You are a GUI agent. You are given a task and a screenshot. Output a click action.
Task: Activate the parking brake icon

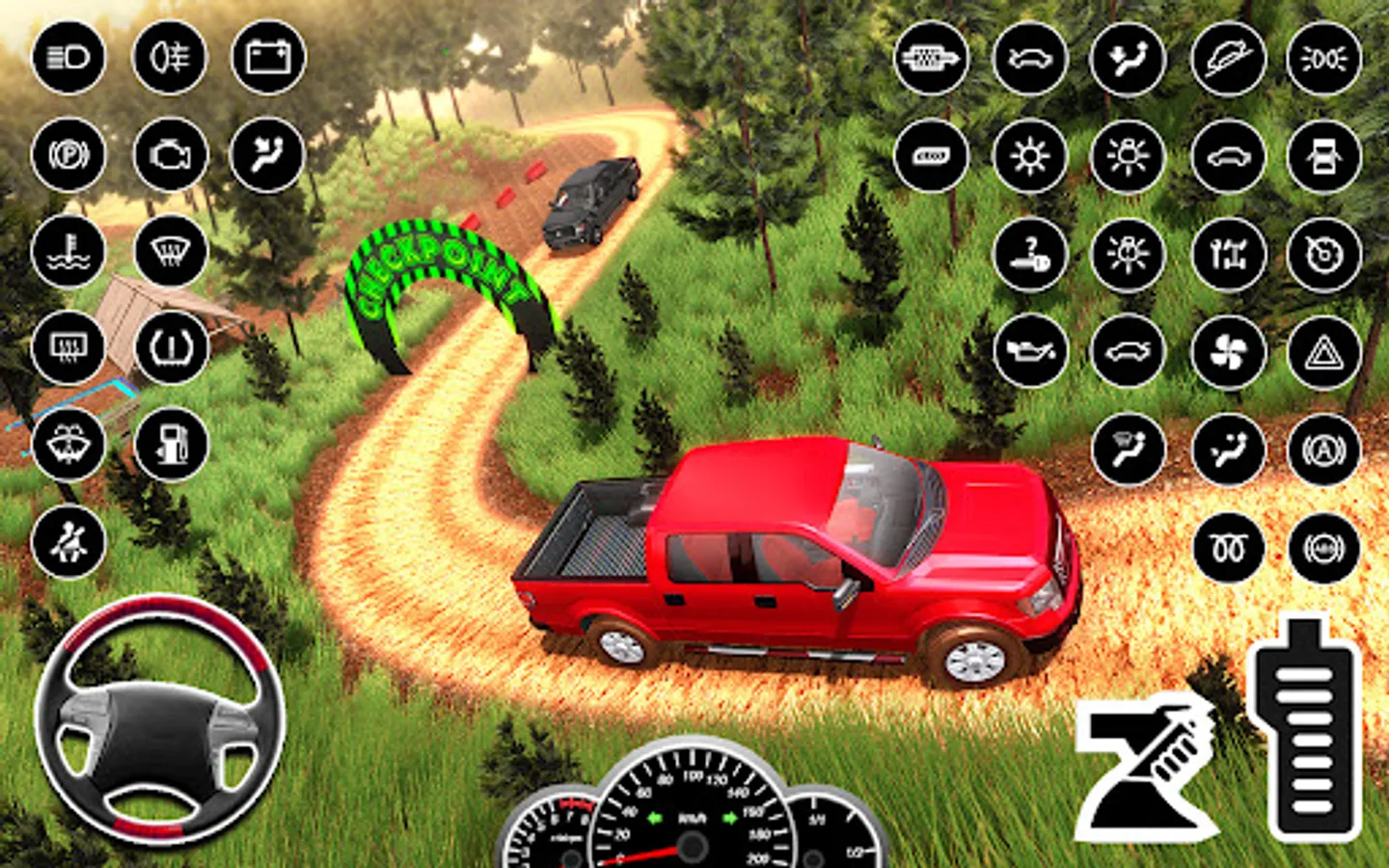tap(68, 154)
